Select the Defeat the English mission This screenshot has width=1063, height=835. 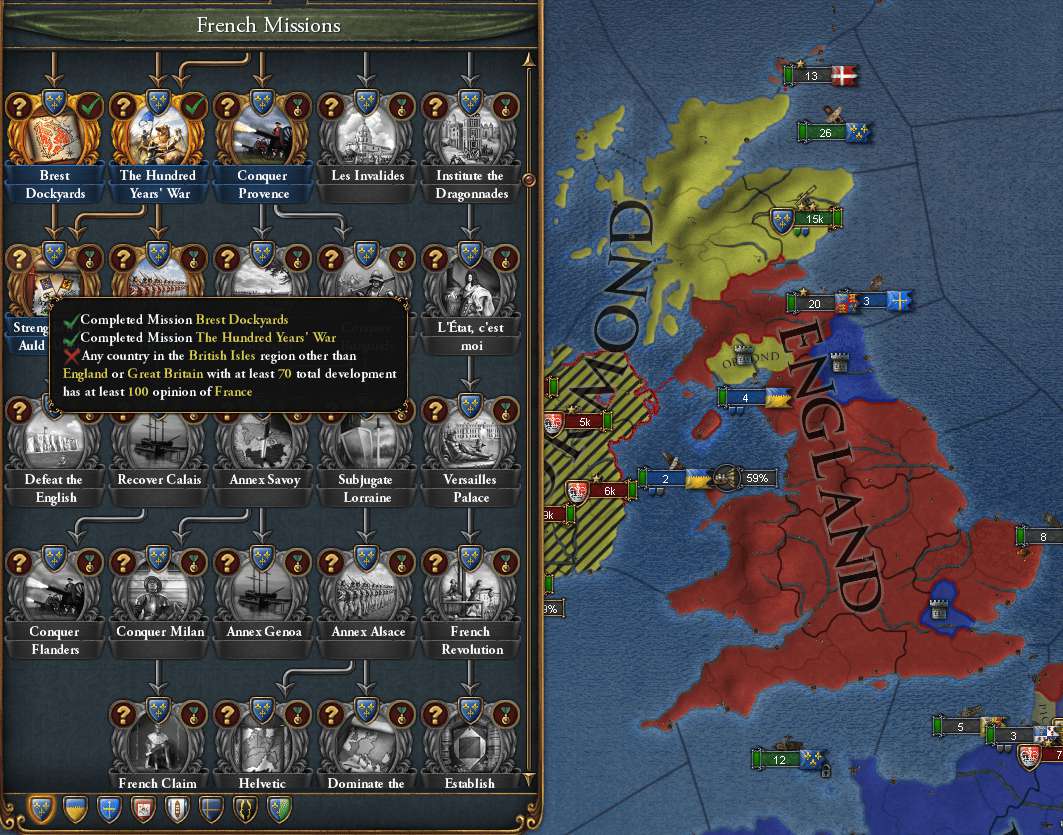click(55, 438)
